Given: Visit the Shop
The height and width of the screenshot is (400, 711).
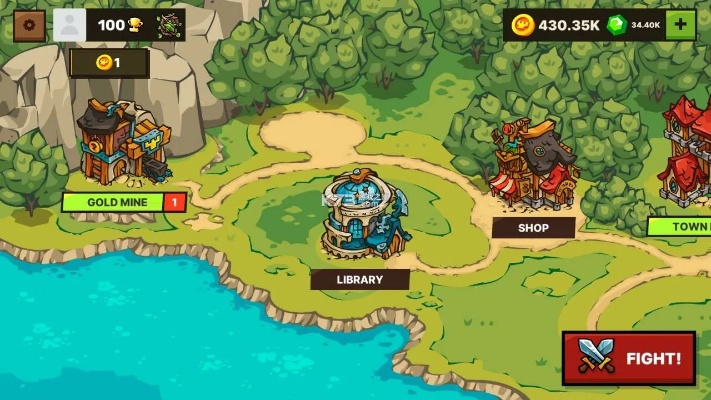Looking at the screenshot, I should 533,165.
